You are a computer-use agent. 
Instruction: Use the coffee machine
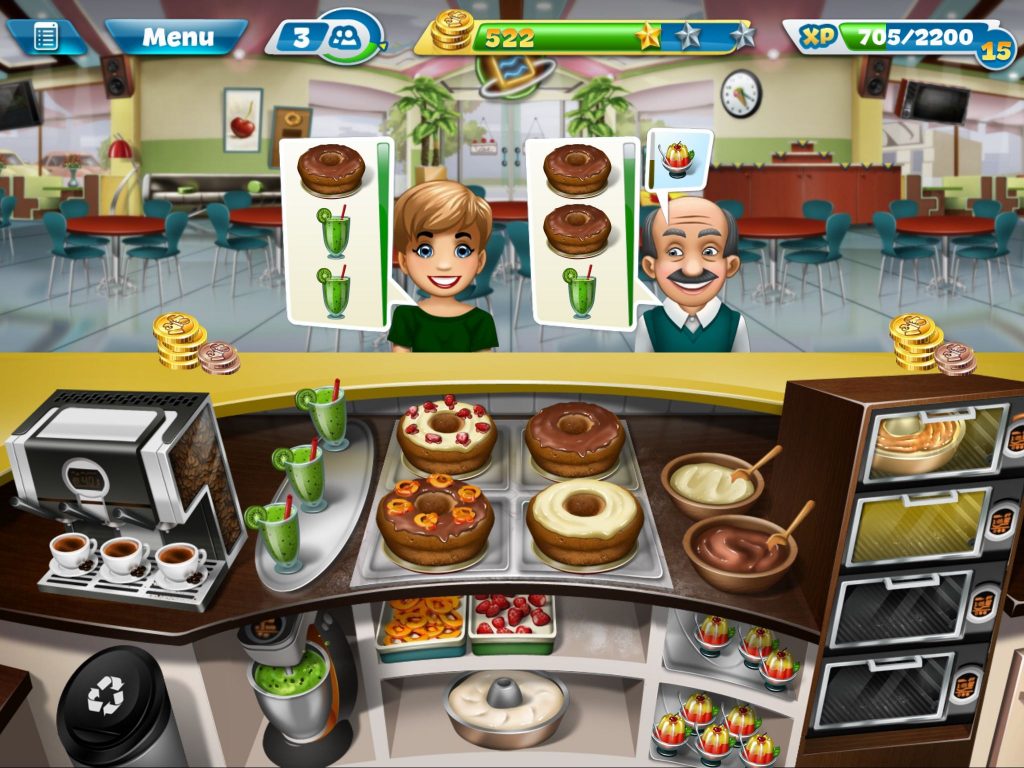[130, 490]
